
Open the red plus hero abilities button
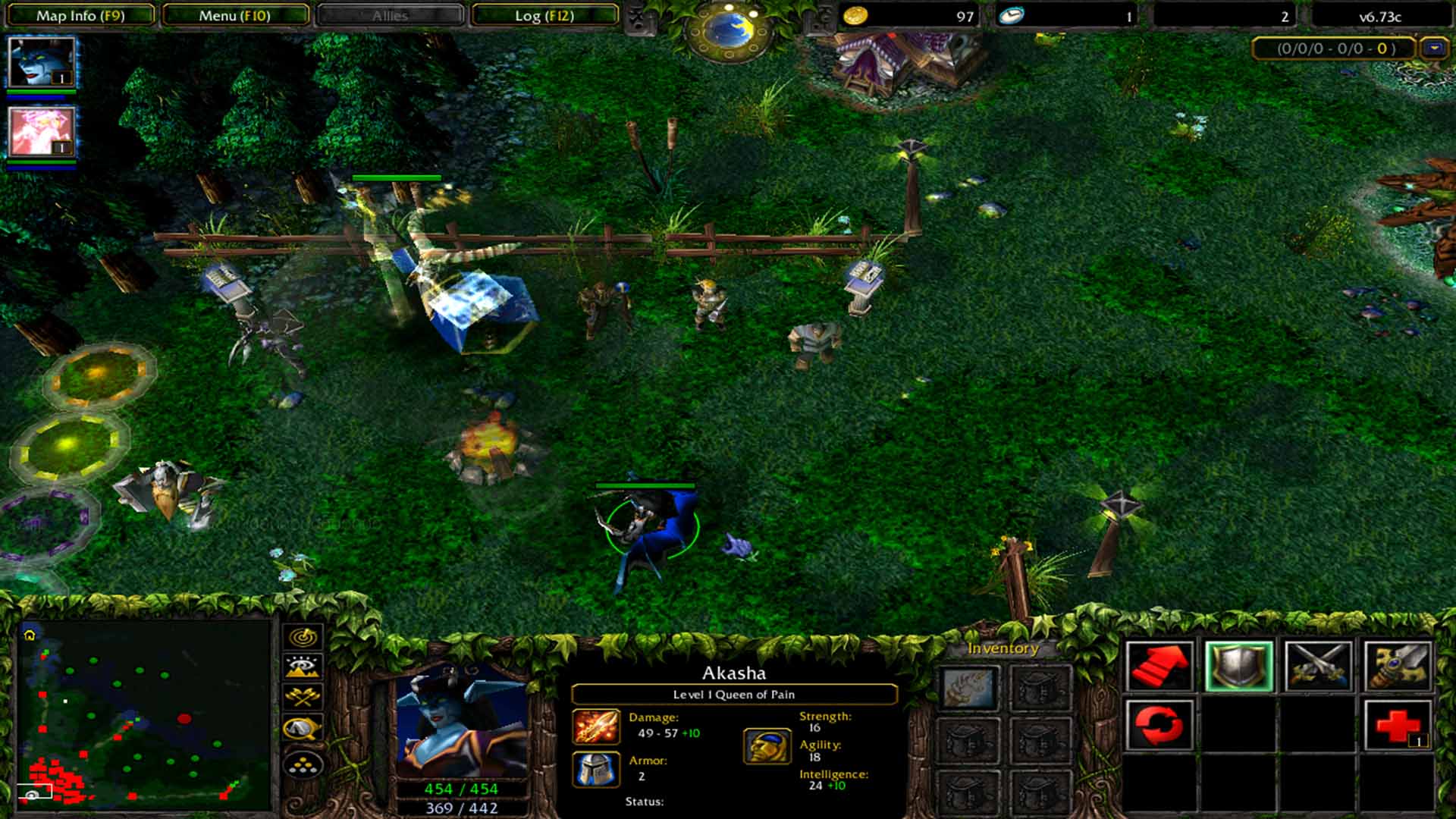click(1398, 725)
